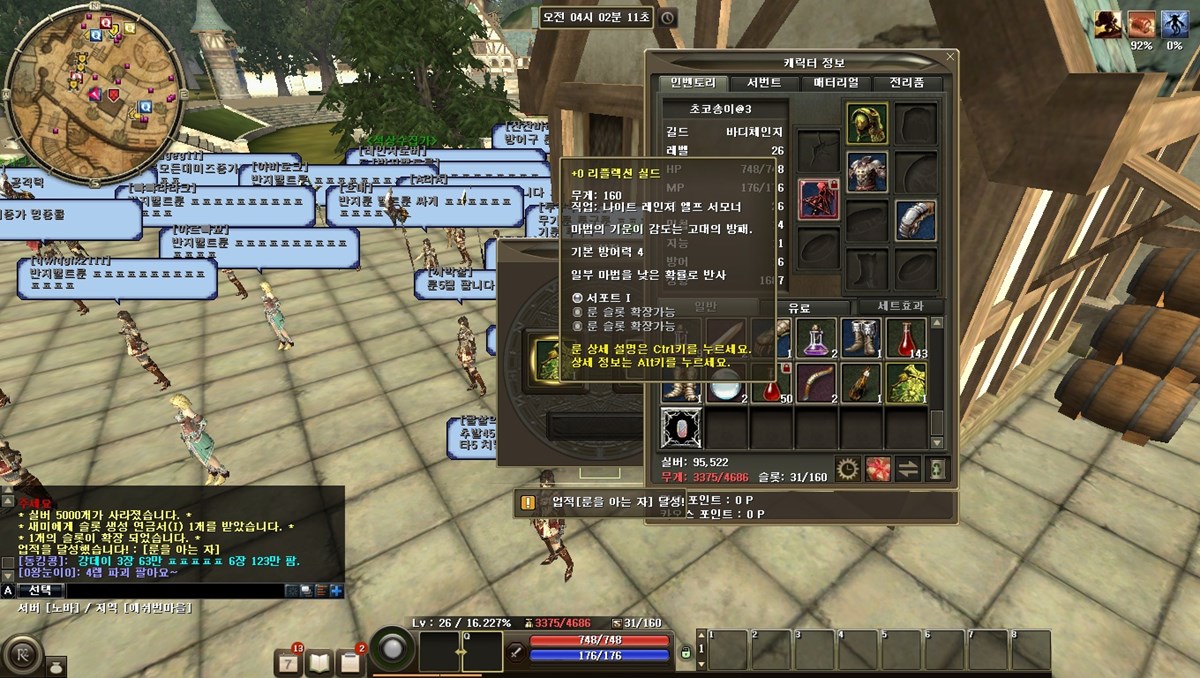The height and width of the screenshot is (678, 1200).
Task: Select the equipped silver gauntlet slot
Action: (x=915, y=220)
